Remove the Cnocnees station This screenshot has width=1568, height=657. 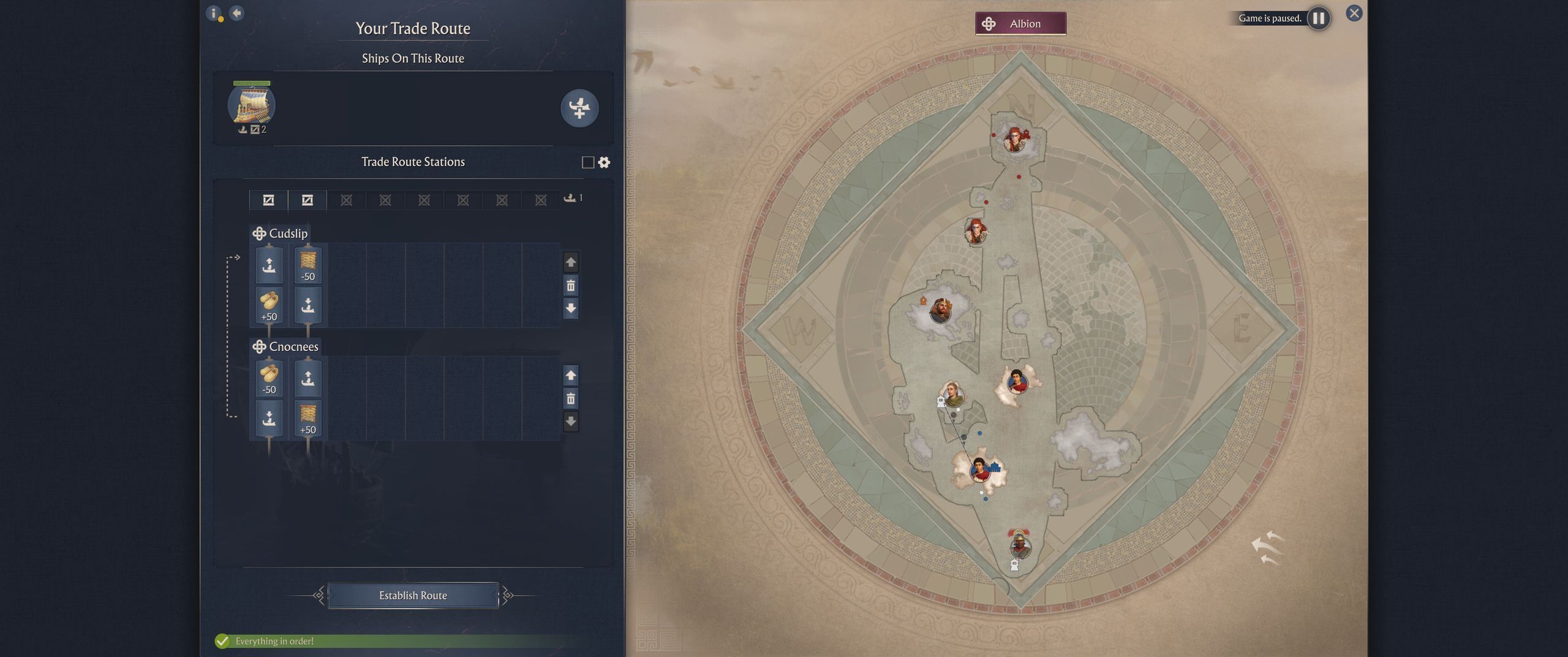tap(571, 399)
